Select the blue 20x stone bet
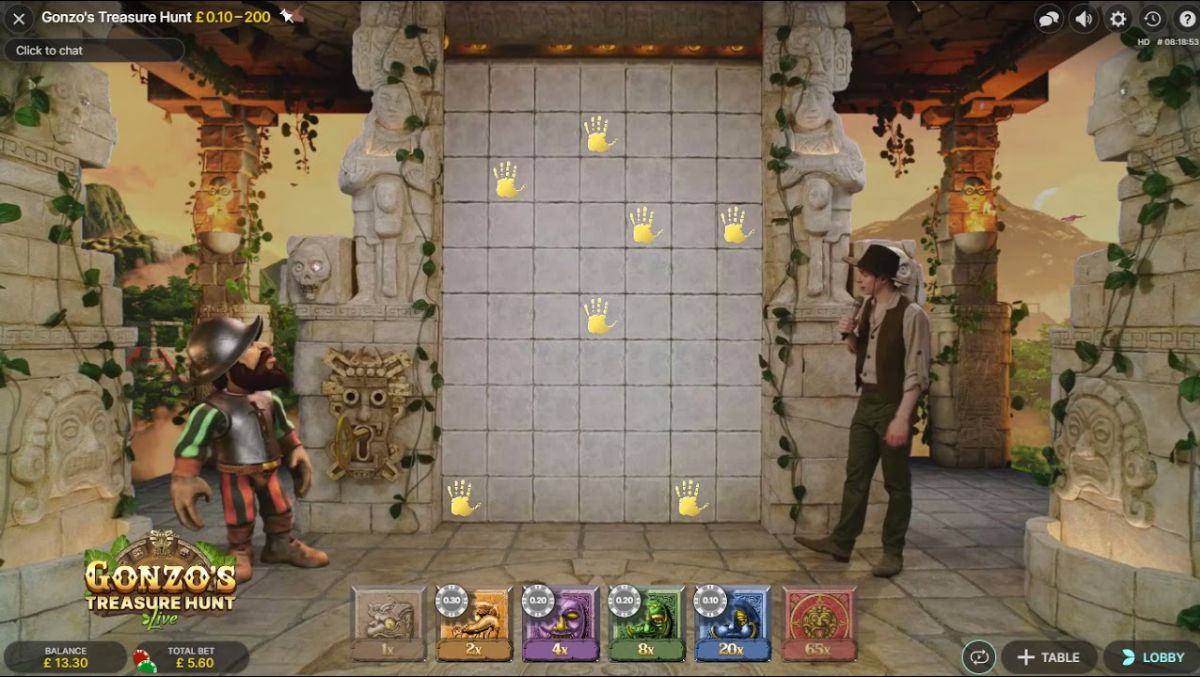 pos(733,622)
